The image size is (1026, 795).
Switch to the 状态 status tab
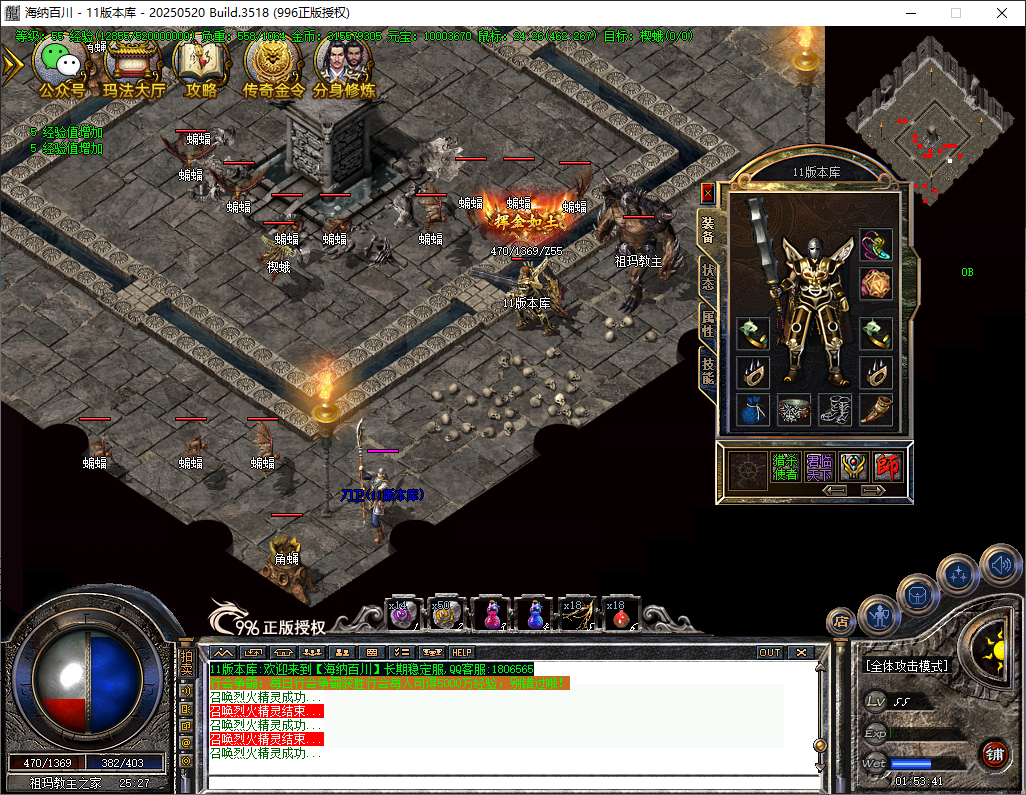708,277
